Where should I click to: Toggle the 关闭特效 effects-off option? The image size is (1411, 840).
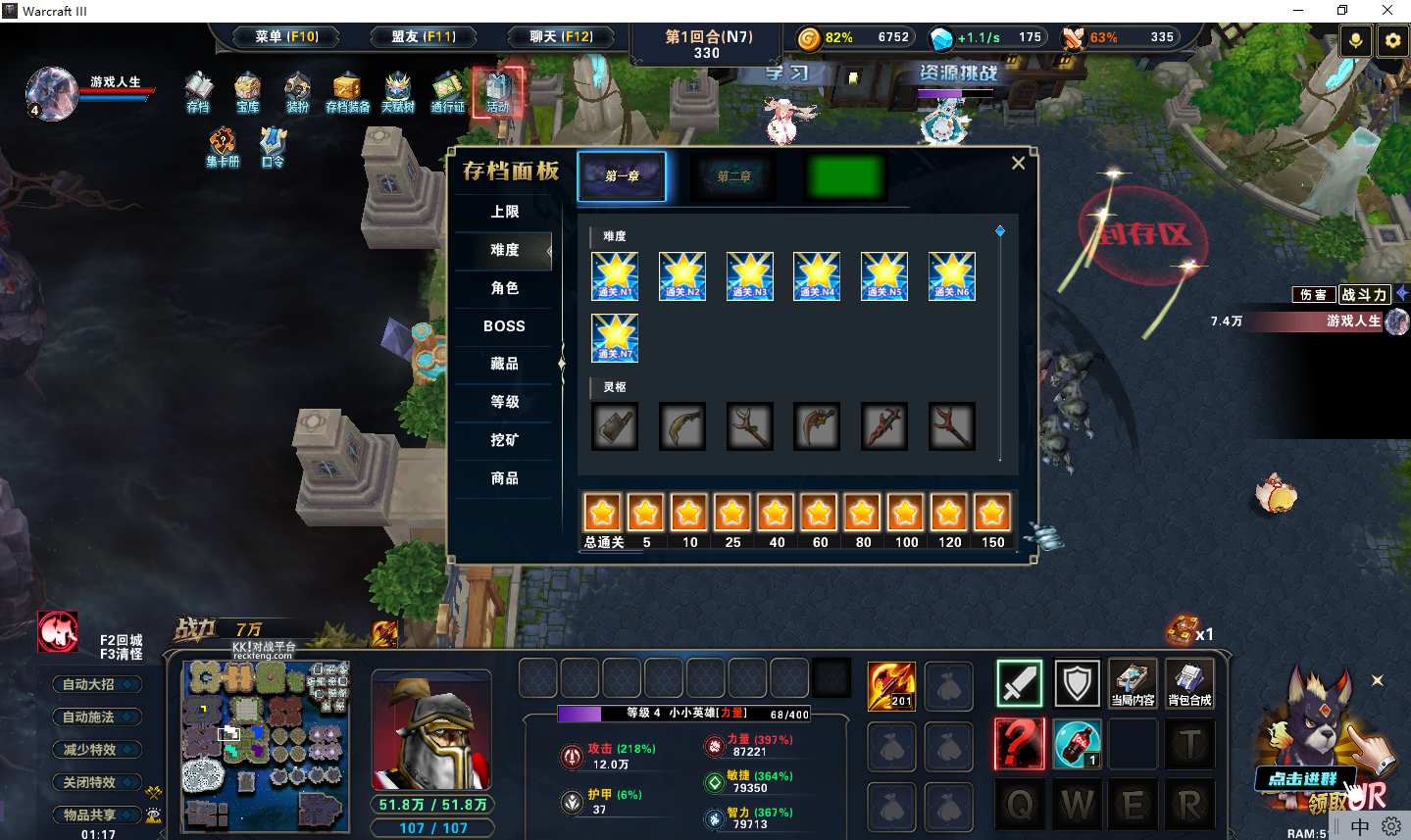(96, 782)
